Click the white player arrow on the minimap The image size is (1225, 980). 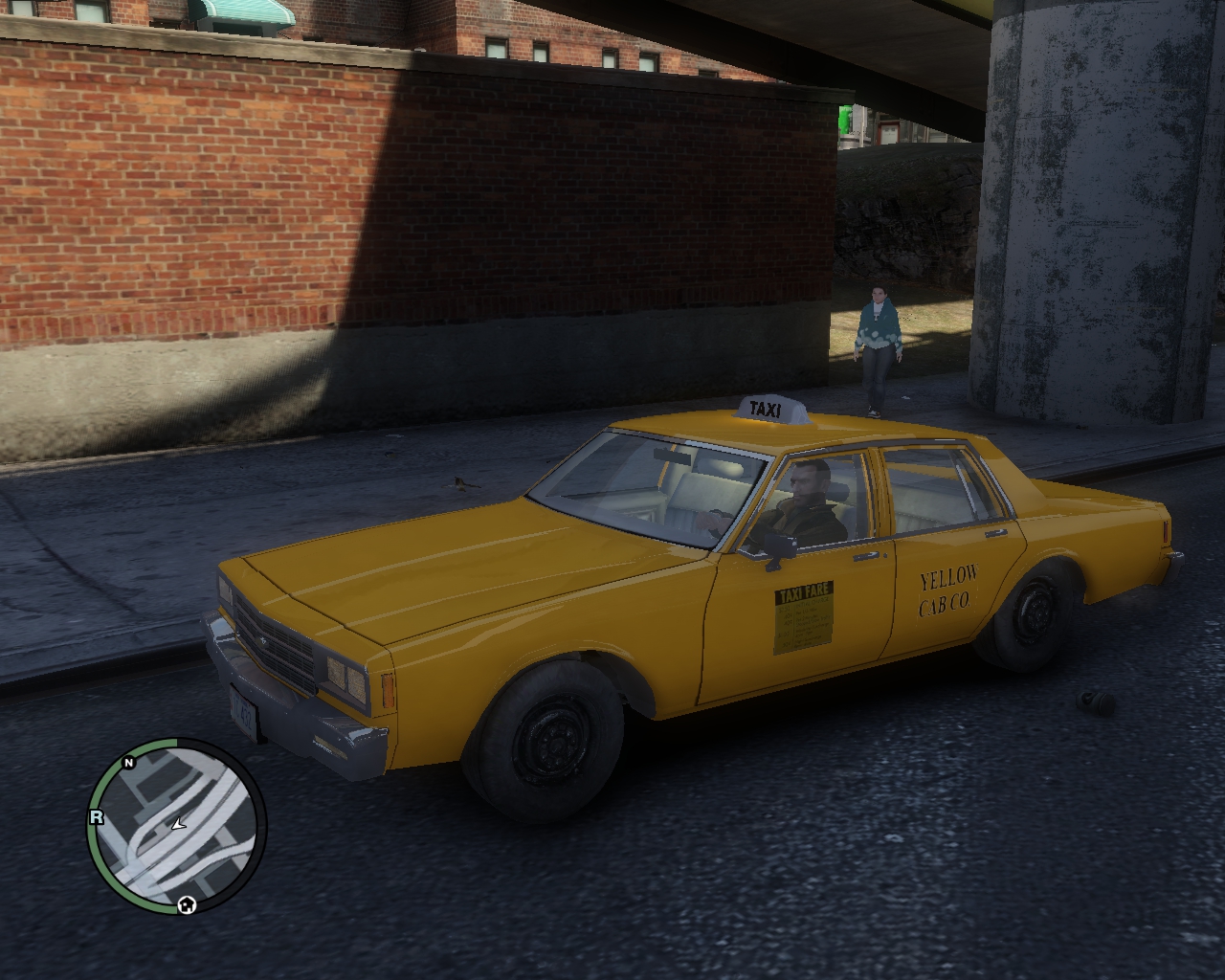pos(178,823)
